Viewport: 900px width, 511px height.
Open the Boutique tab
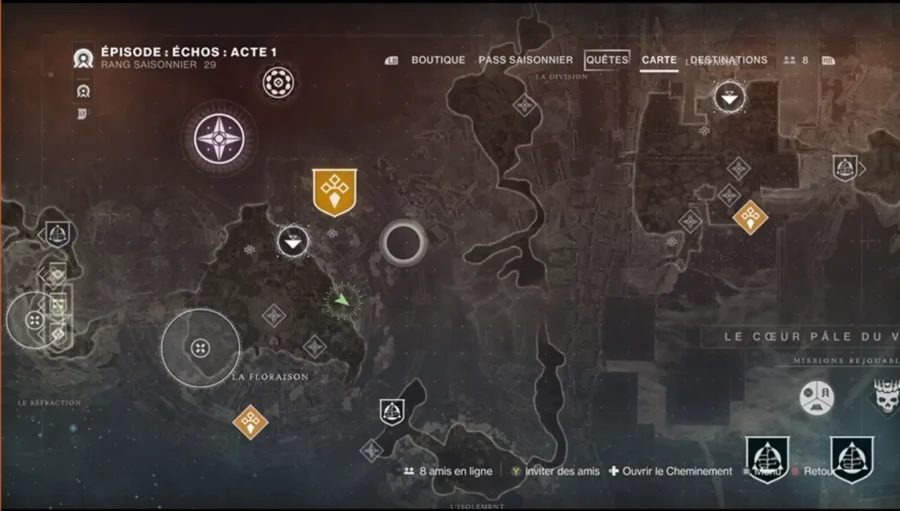438,60
